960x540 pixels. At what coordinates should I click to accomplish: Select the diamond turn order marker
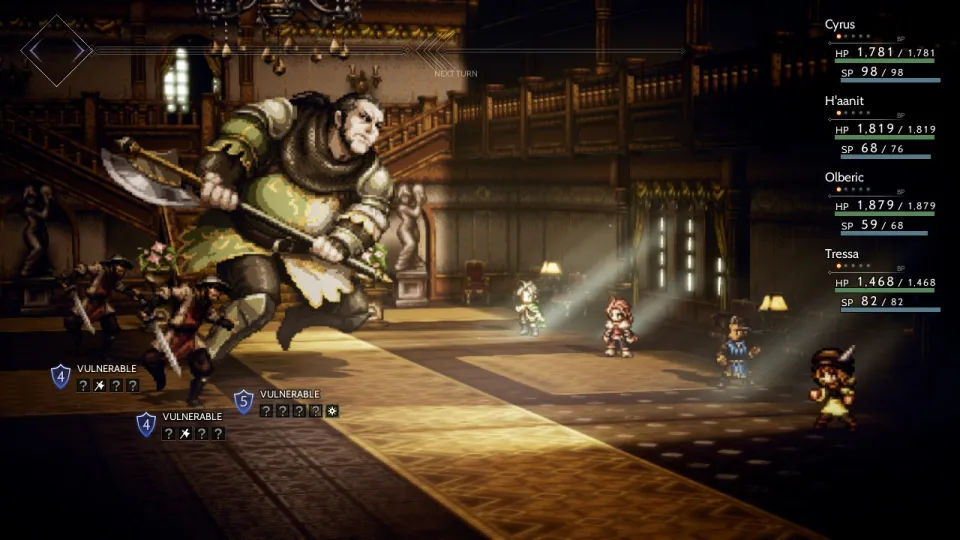coord(57,50)
